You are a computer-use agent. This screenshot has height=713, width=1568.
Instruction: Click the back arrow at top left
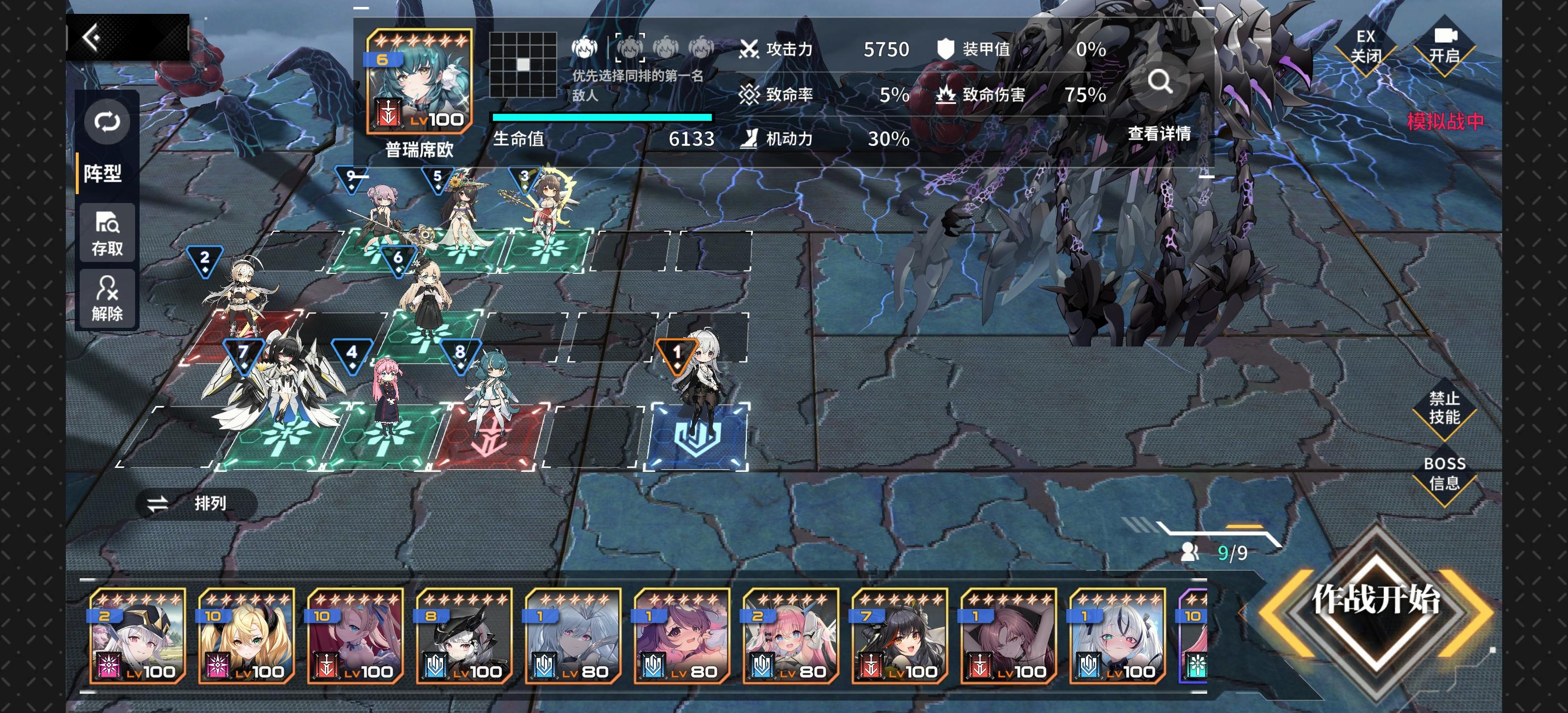click(90, 38)
